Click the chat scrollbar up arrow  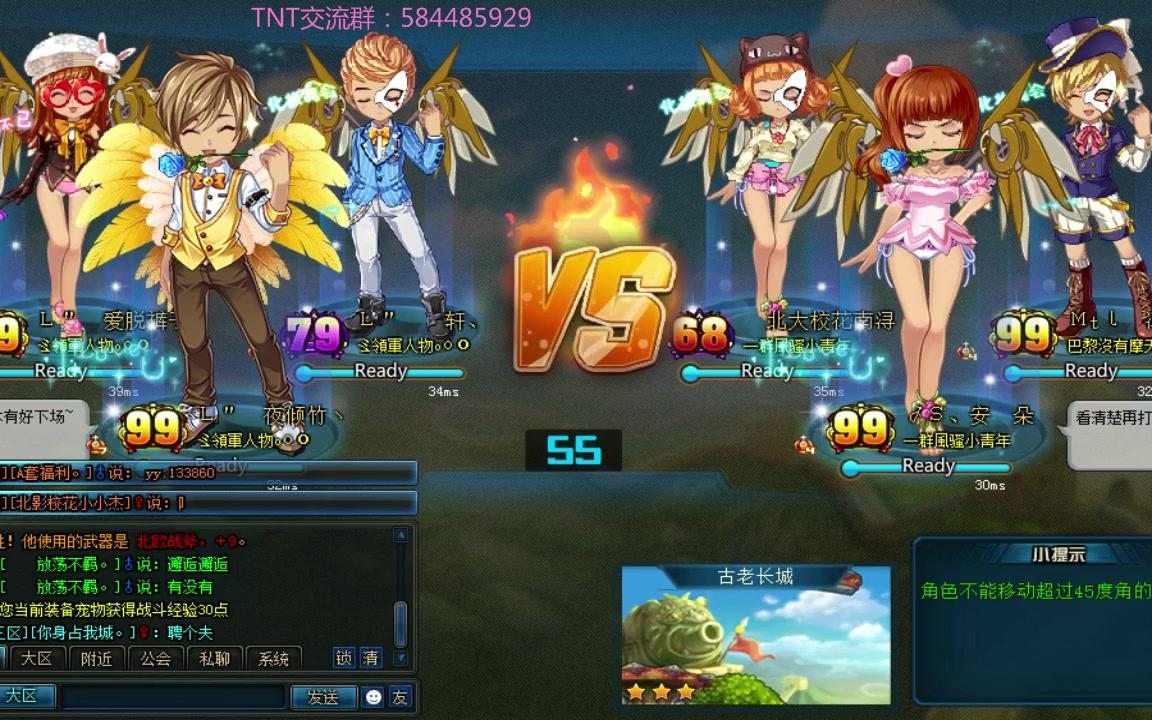[401, 536]
